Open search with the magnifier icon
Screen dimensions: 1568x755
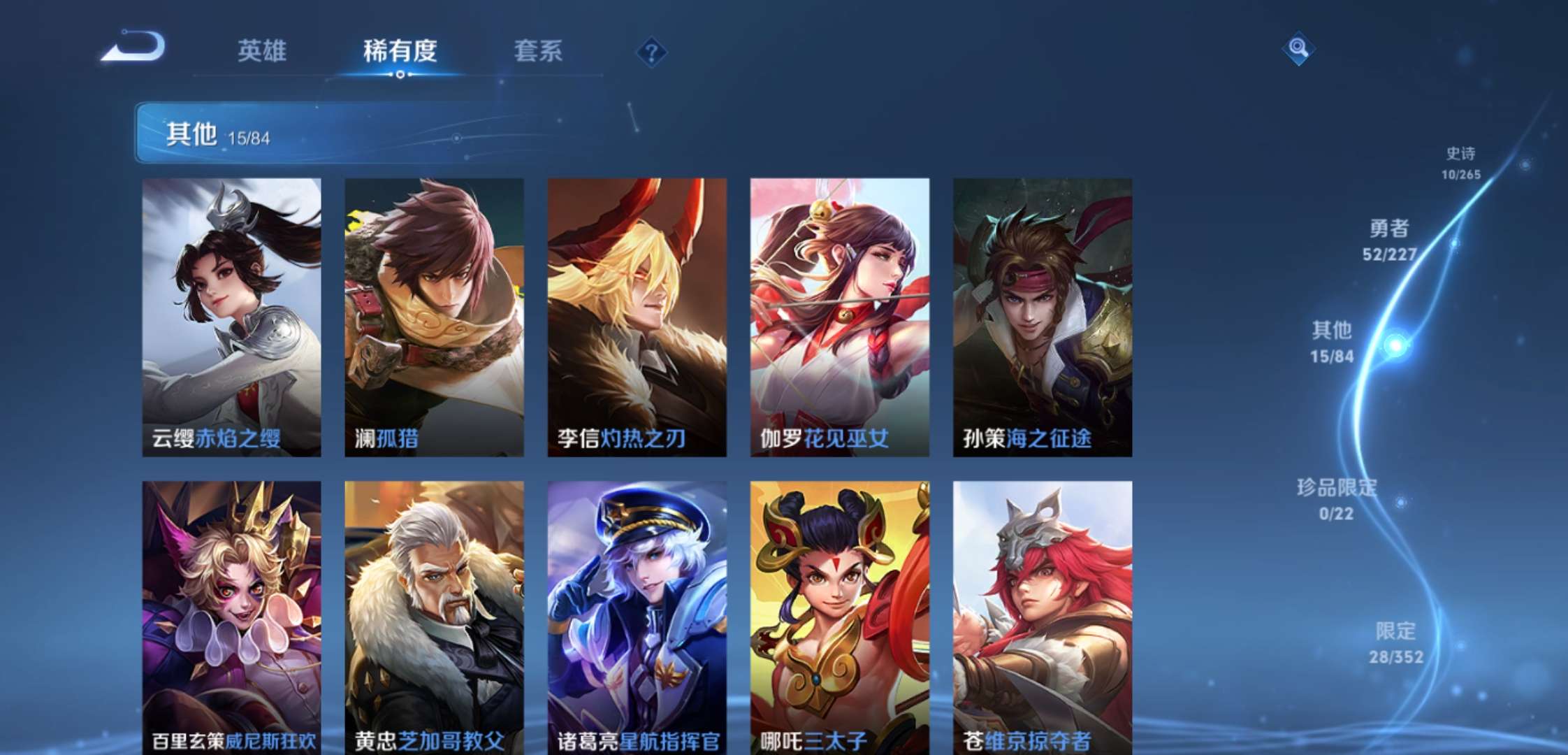click(x=1300, y=48)
